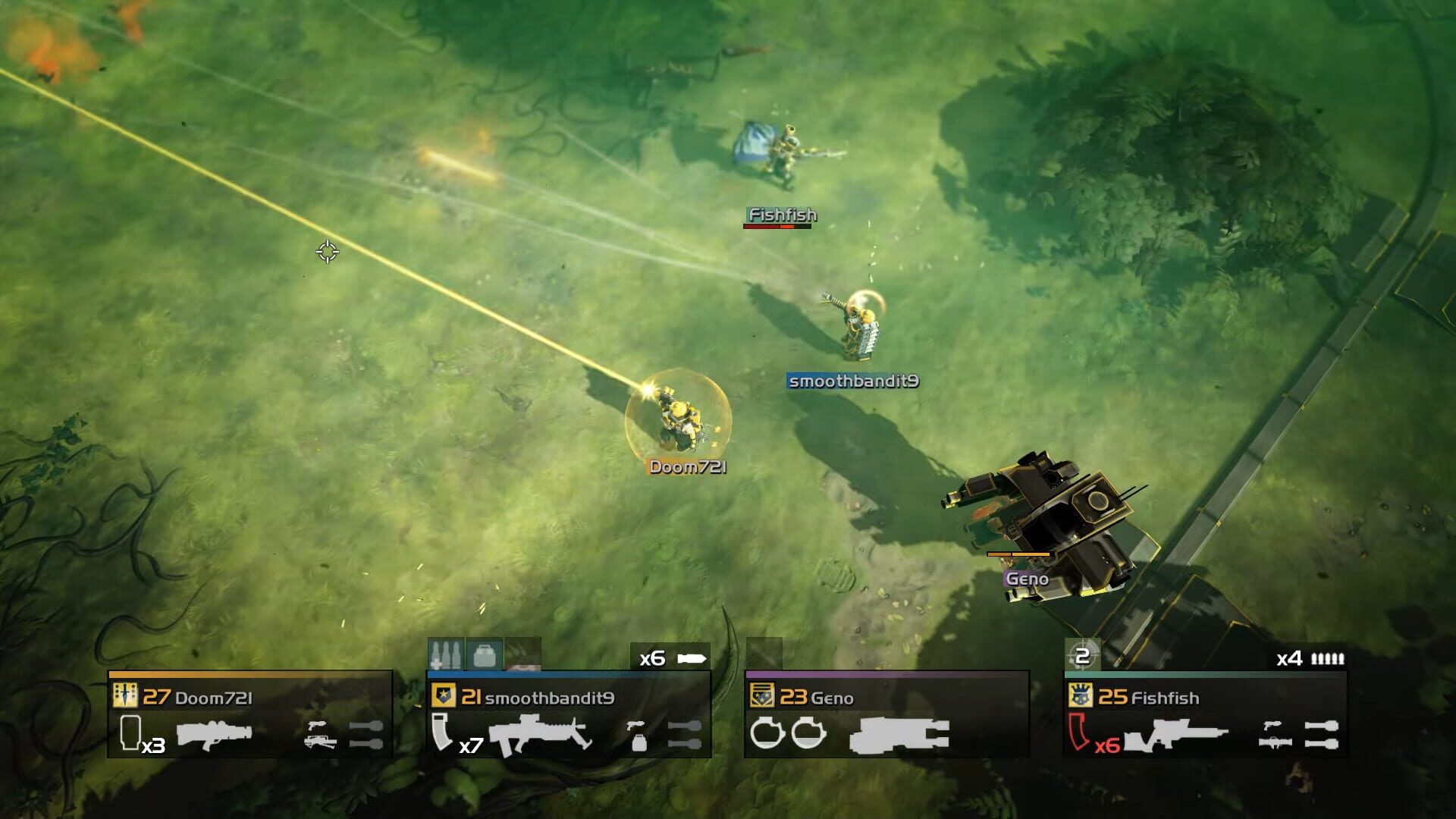Image resolution: width=1456 pixels, height=819 pixels.
Task: Select the bomb icon next to x6 counter
Action: [x=692, y=659]
